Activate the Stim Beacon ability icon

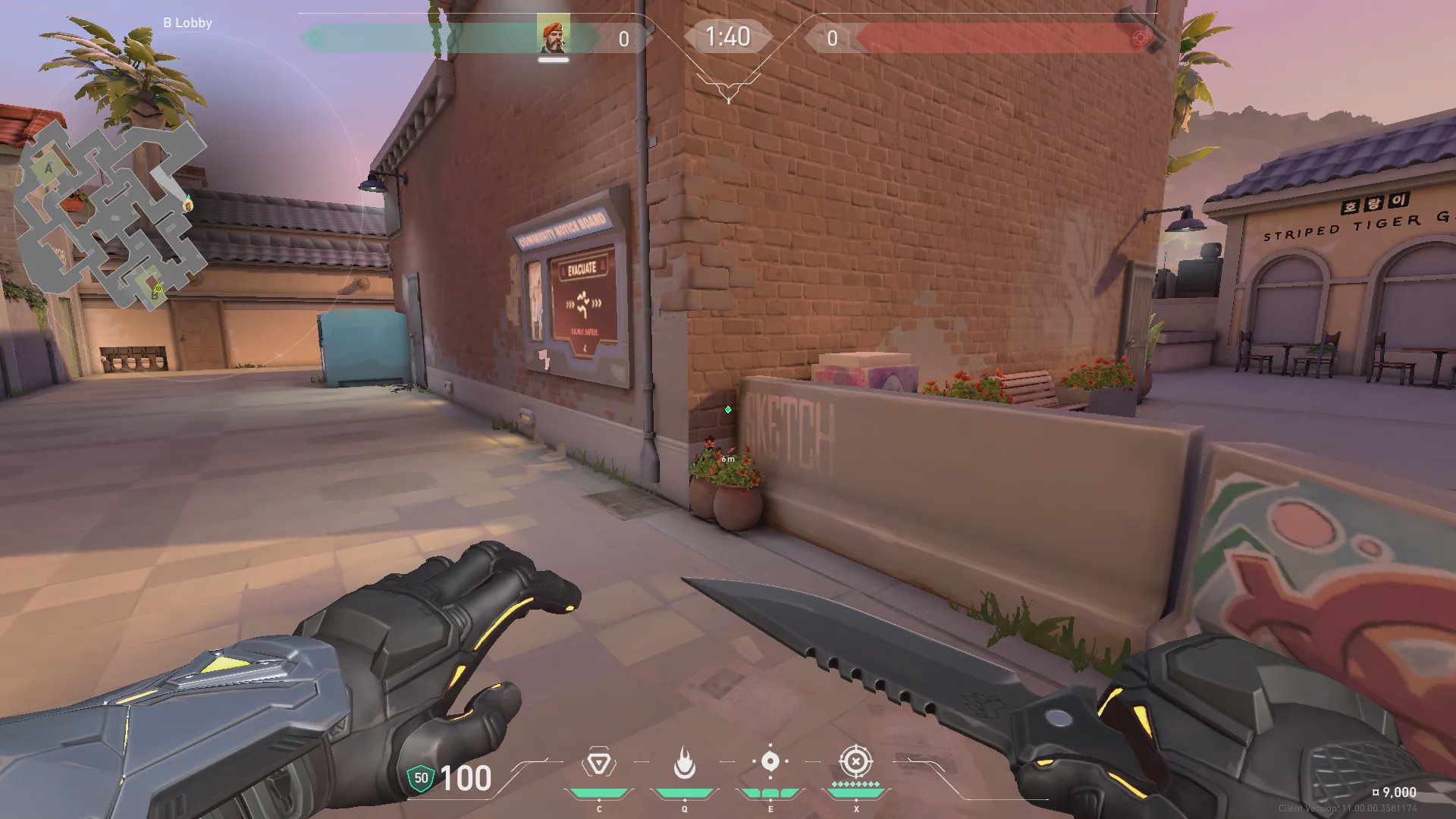coord(598,763)
